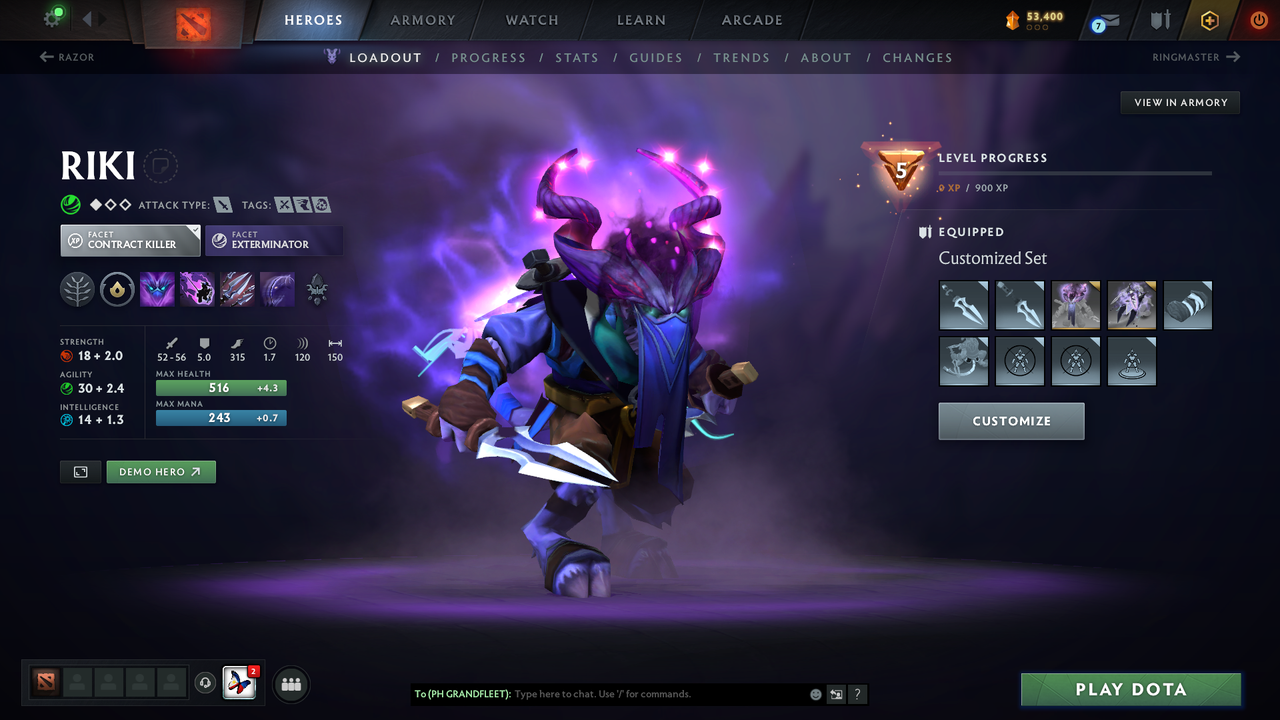Open the talent tree icon
Screen dimensions: 1280x720
point(77,289)
